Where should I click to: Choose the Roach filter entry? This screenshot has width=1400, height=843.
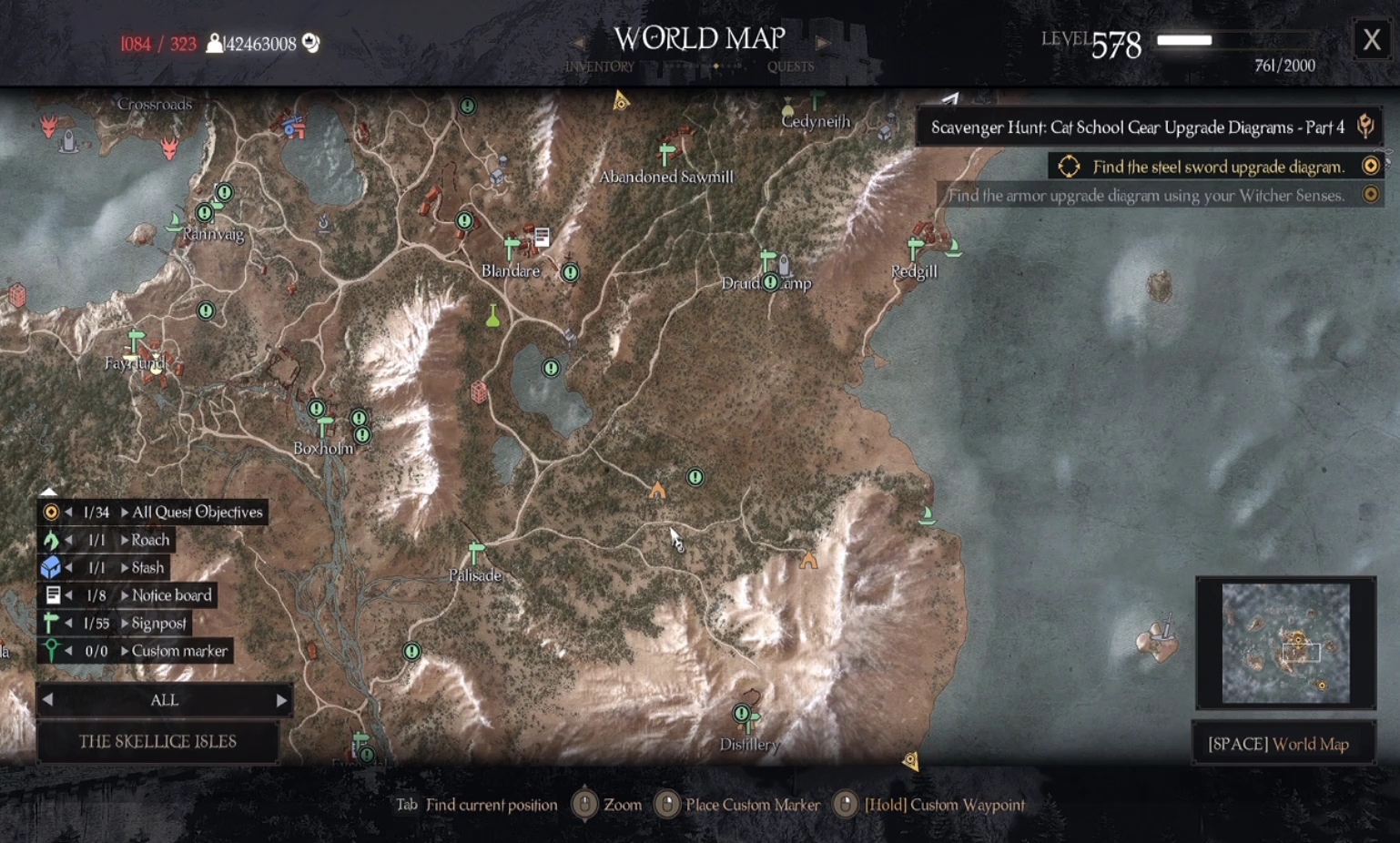click(150, 540)
